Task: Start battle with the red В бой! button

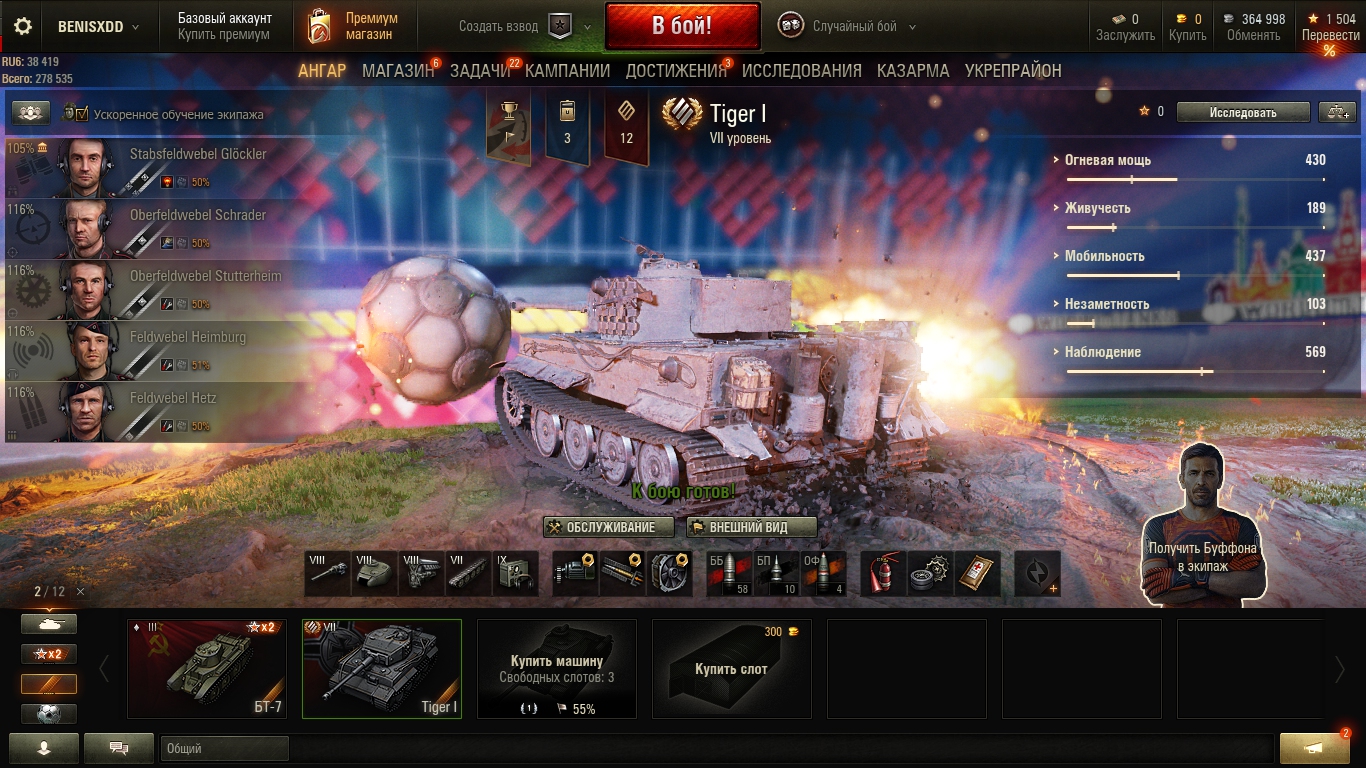Action: tap(682, 26)
